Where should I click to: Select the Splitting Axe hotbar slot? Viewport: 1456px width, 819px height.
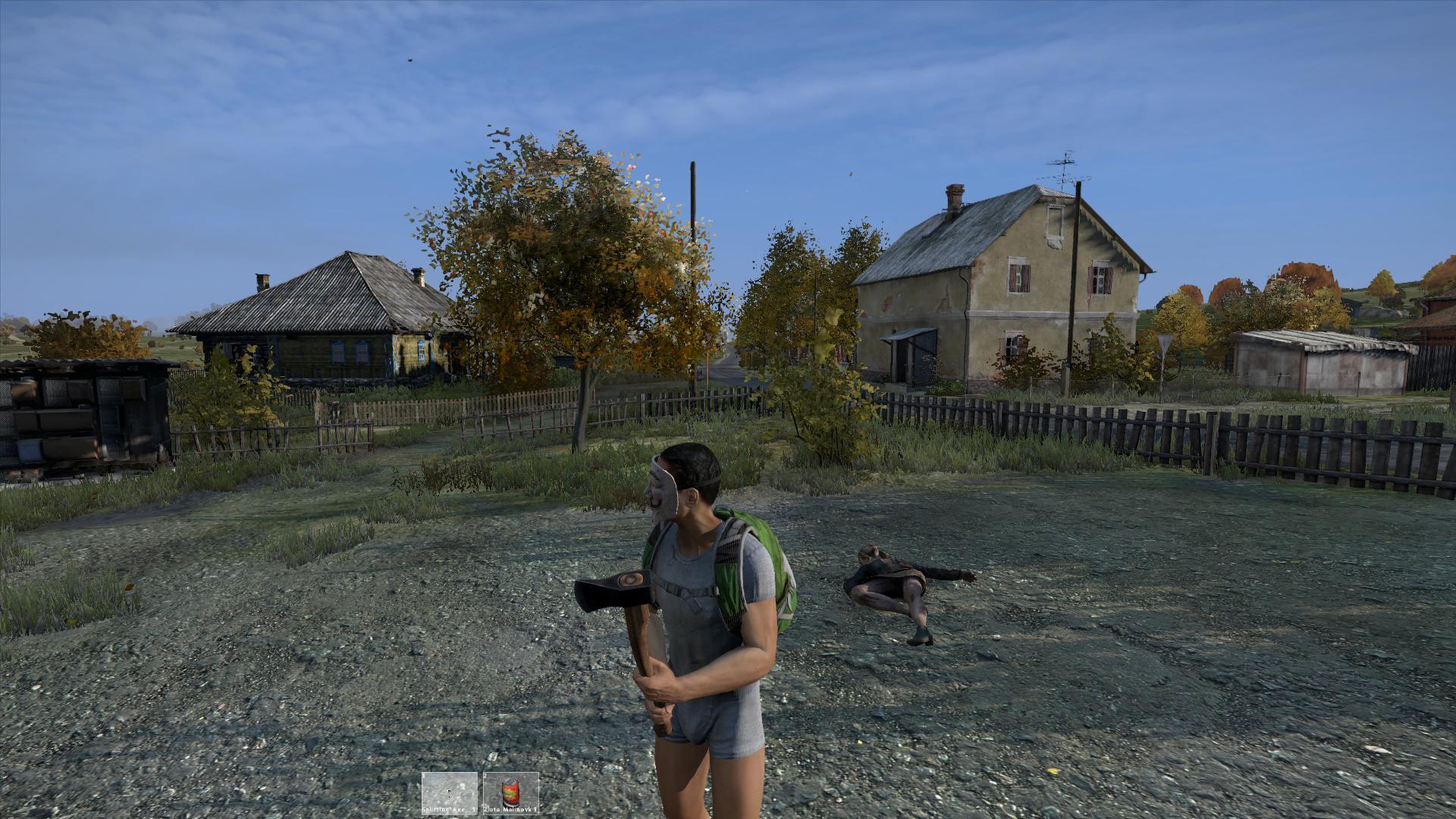(450, 792)
